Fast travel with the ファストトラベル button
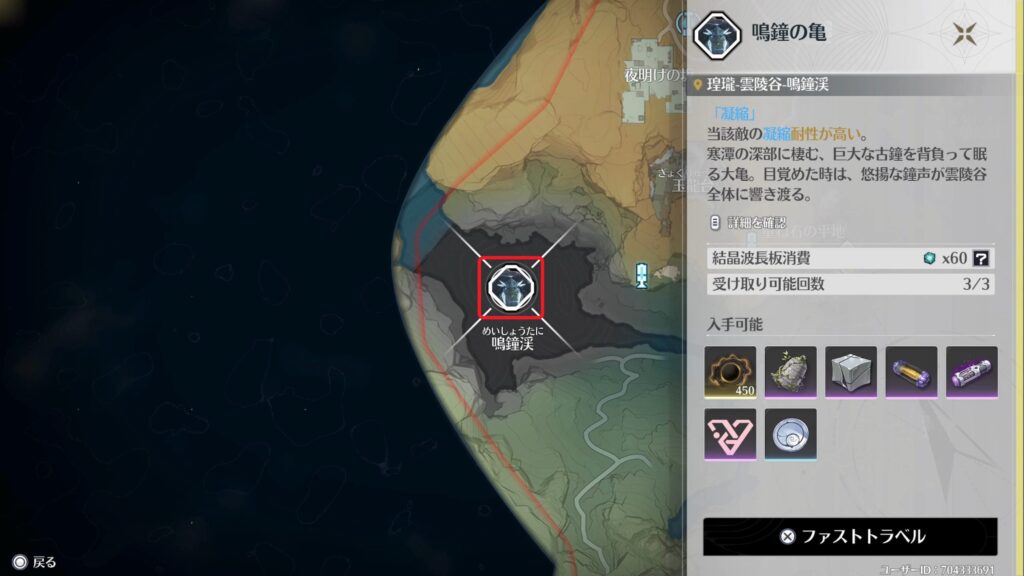The width and height of the screenshot is (1024, 576). [850, 536]
